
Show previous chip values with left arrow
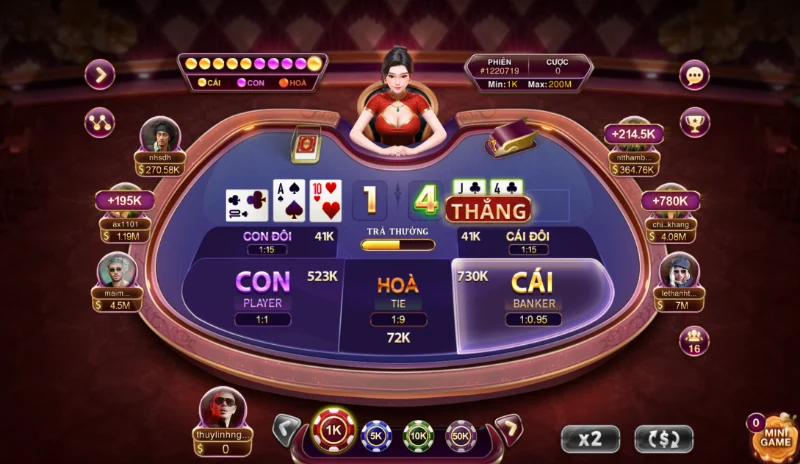coord(287,428)
